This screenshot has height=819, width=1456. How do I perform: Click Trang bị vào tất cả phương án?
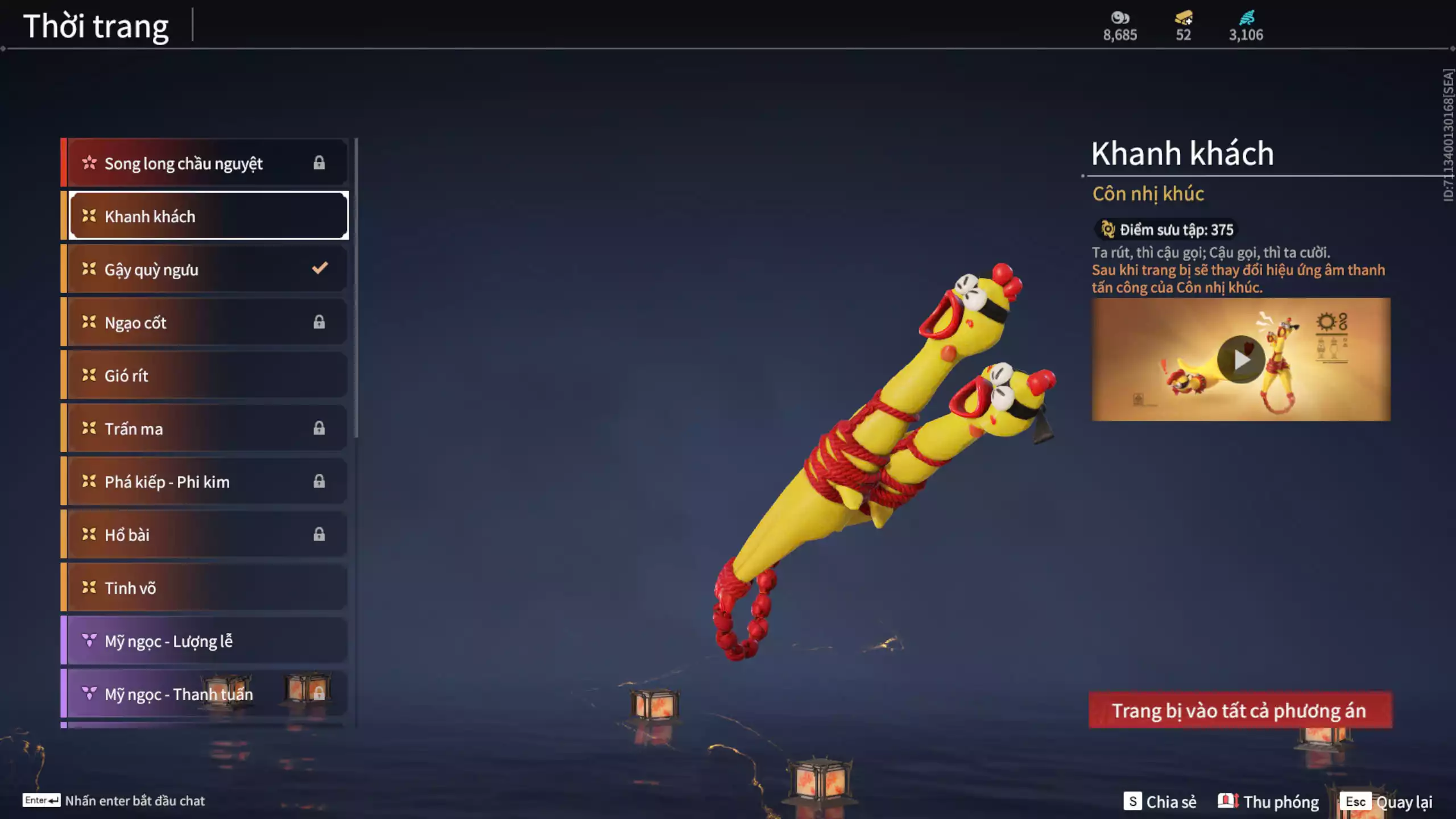click(1240, 710)
